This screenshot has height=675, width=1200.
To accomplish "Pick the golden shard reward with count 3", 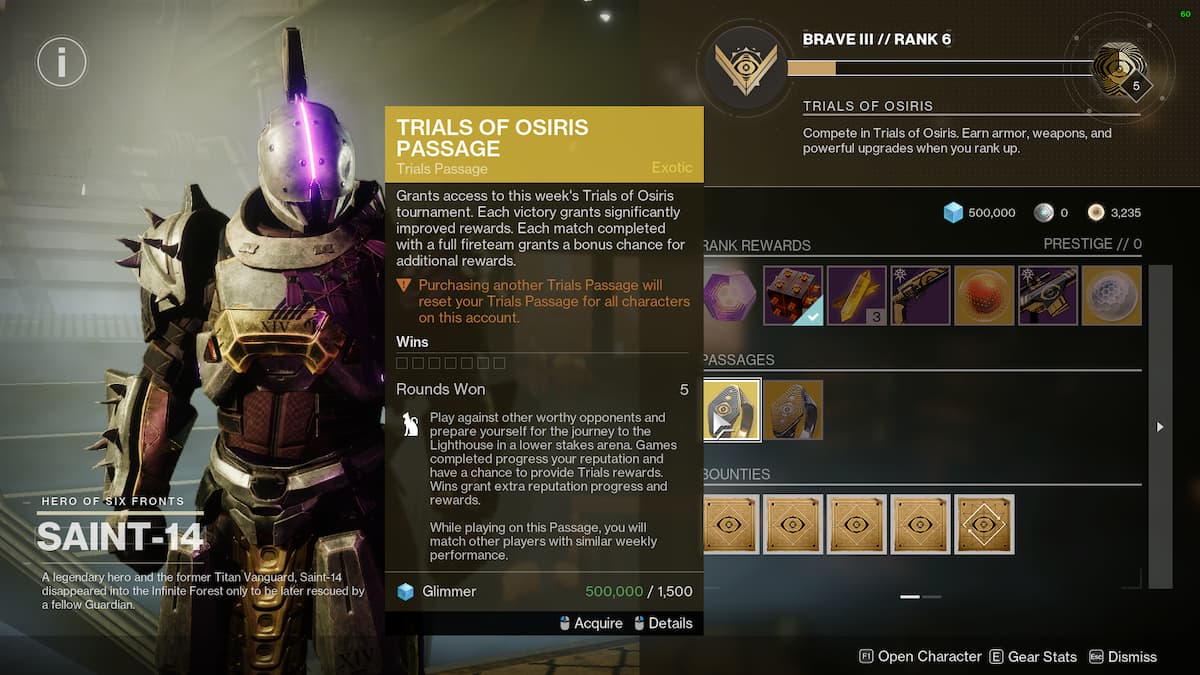I will (857, 295).
